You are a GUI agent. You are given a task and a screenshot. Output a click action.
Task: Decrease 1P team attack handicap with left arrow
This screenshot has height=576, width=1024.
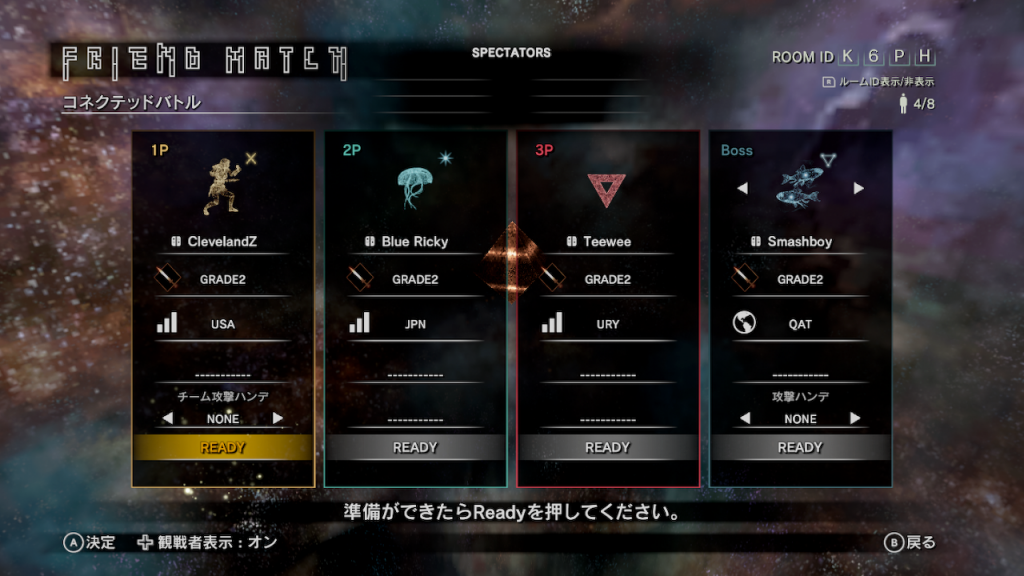168,418
